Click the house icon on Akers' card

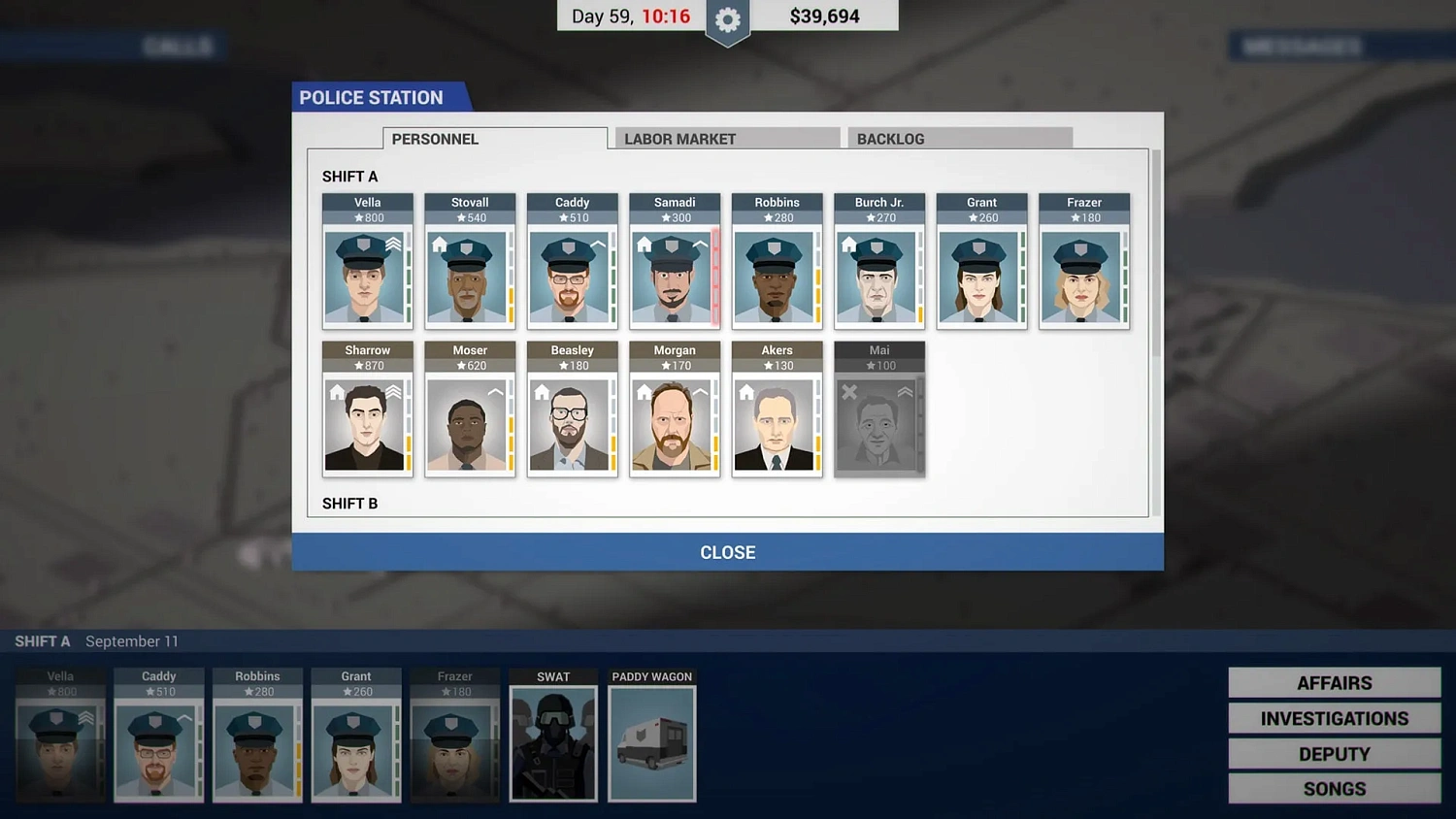745,390
